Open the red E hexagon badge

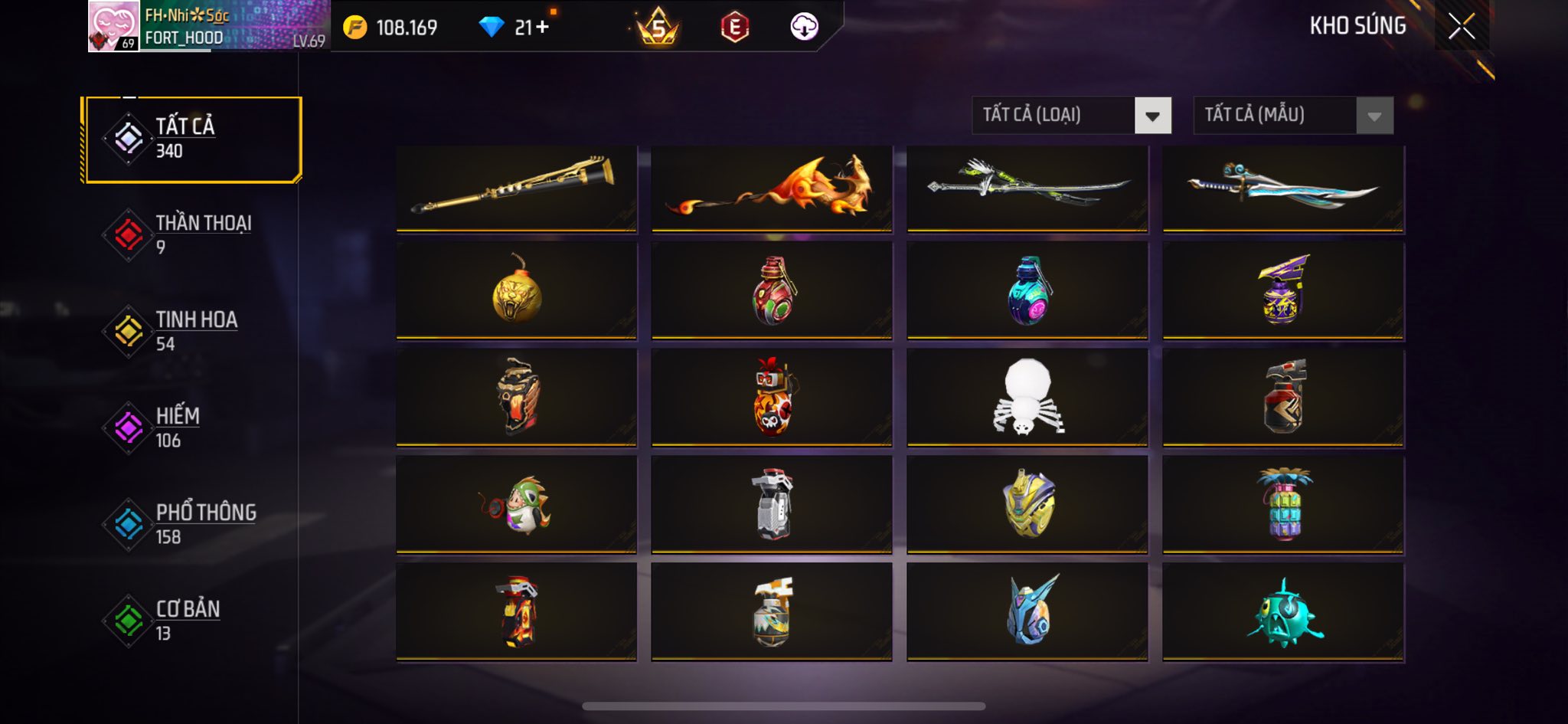(734, 28)
